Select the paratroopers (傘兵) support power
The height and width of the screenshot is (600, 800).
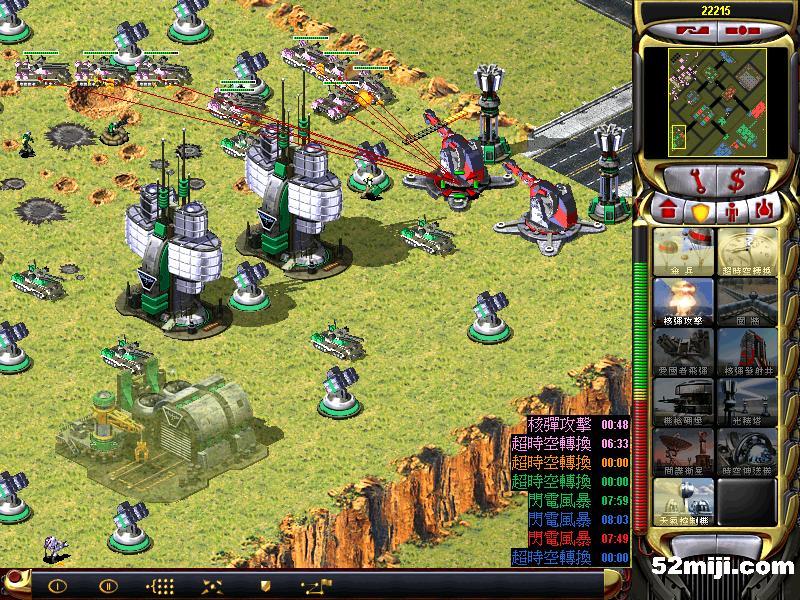coord(683,252)
